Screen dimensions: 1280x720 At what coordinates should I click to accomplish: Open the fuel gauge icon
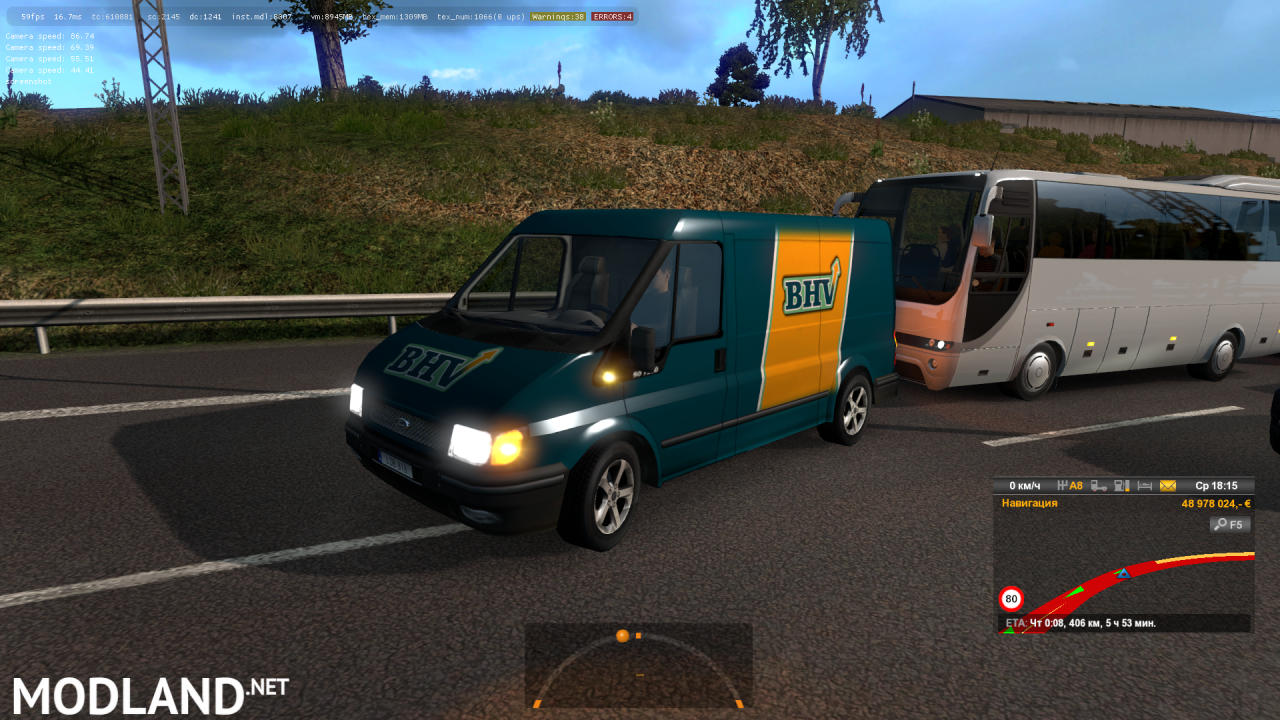click(1122, 485)
